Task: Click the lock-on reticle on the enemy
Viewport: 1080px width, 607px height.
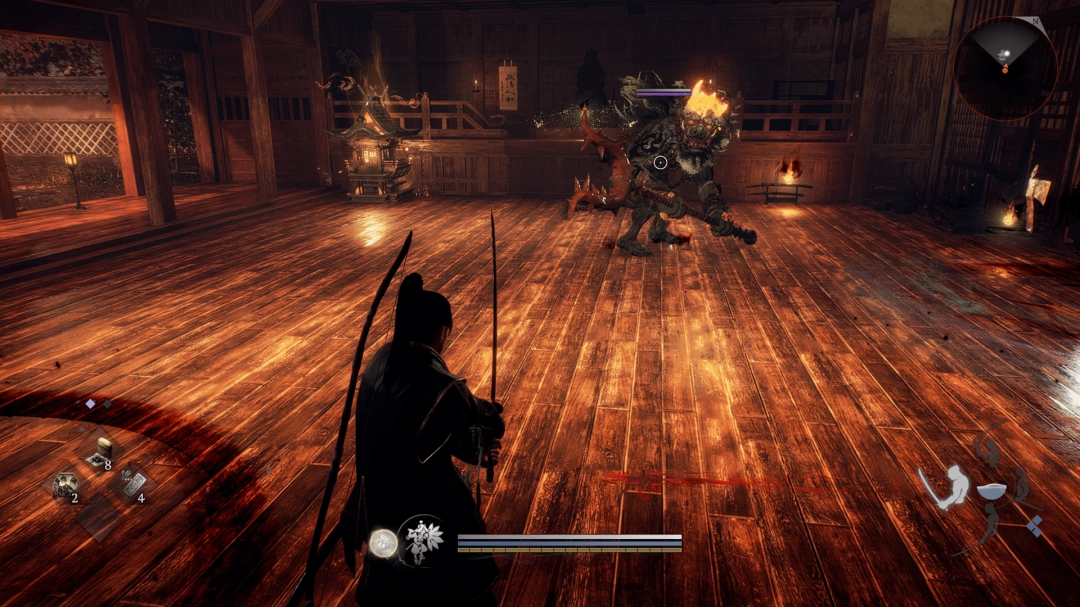Action: click(x=660, y=162)
